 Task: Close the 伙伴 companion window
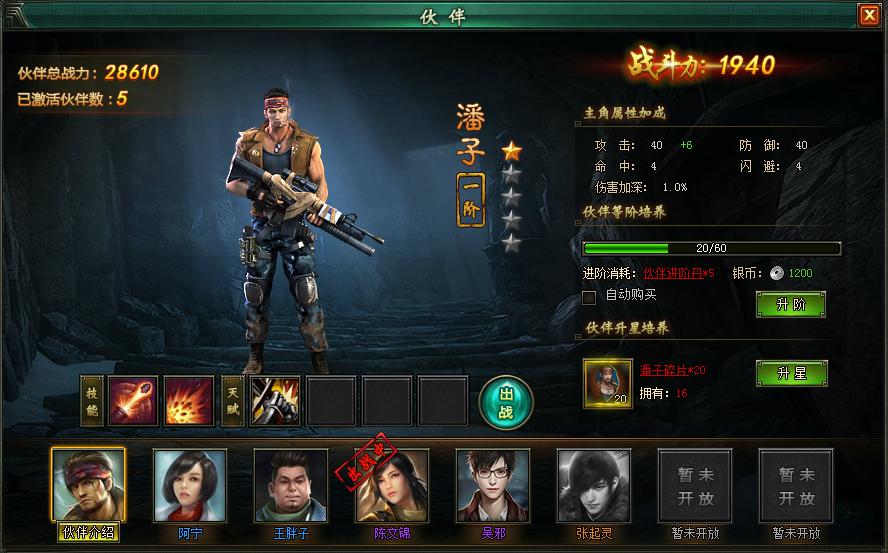pyautogui.click(x=867, y=15)
